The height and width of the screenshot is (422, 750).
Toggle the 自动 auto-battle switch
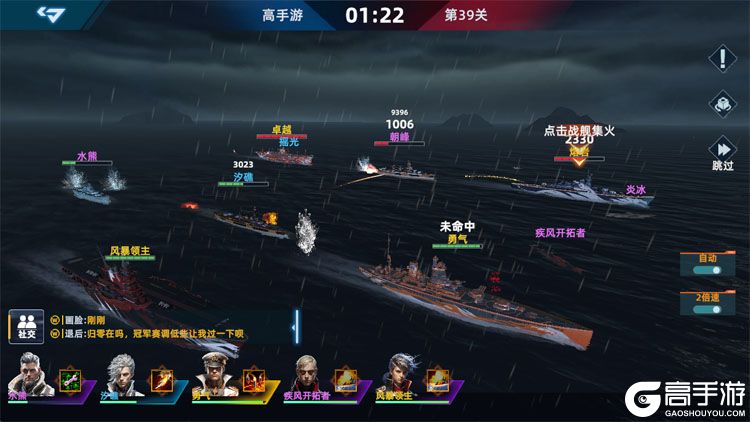pyautogui.click(x=708, y=265)
